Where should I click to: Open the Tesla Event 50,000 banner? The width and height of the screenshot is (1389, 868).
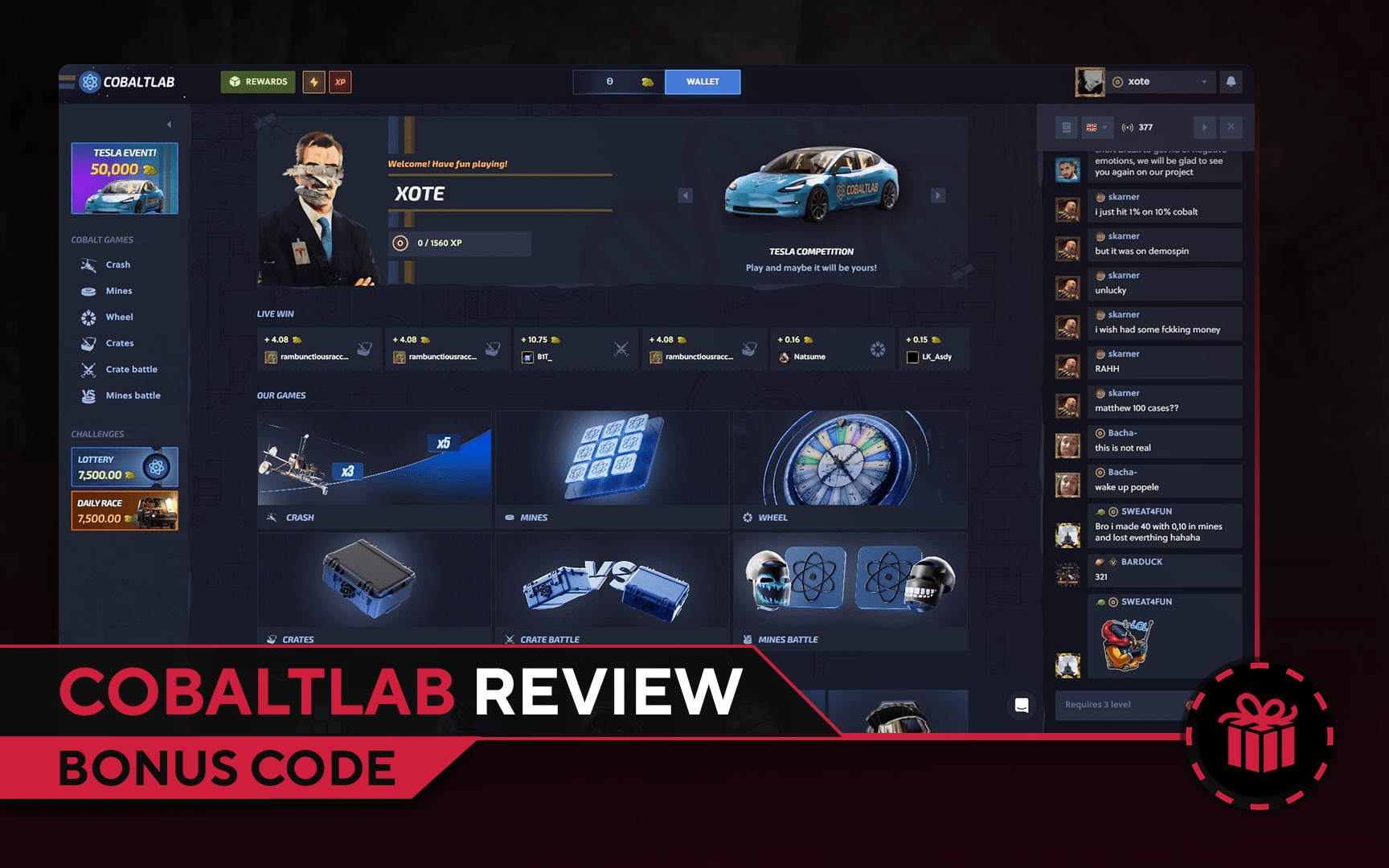tap(125, 178)
